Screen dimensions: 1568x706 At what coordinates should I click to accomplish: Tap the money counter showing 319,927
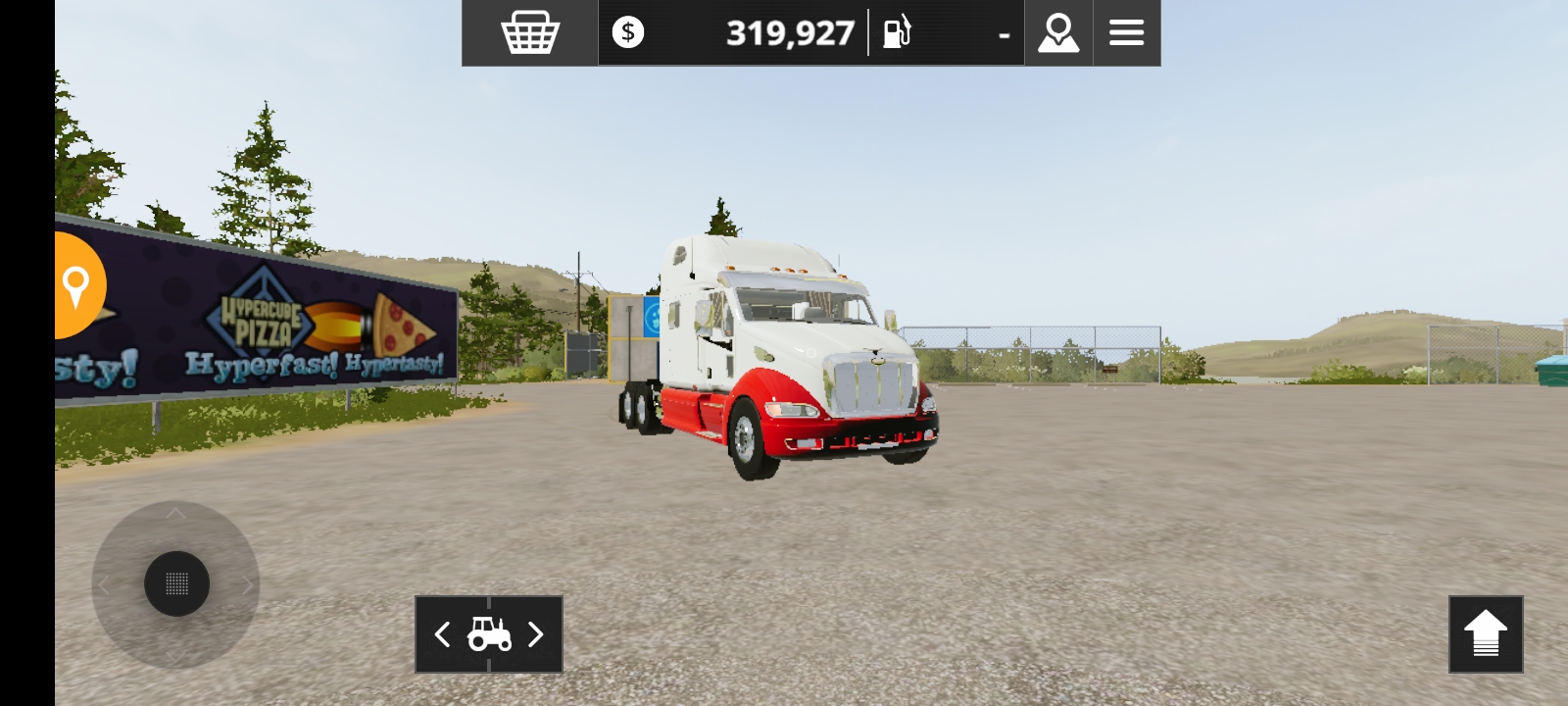[x=789, y=32]
